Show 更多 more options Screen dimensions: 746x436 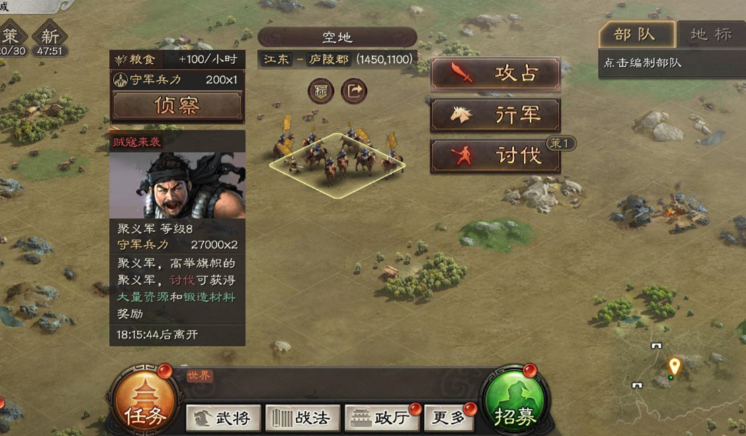[446, 418]
